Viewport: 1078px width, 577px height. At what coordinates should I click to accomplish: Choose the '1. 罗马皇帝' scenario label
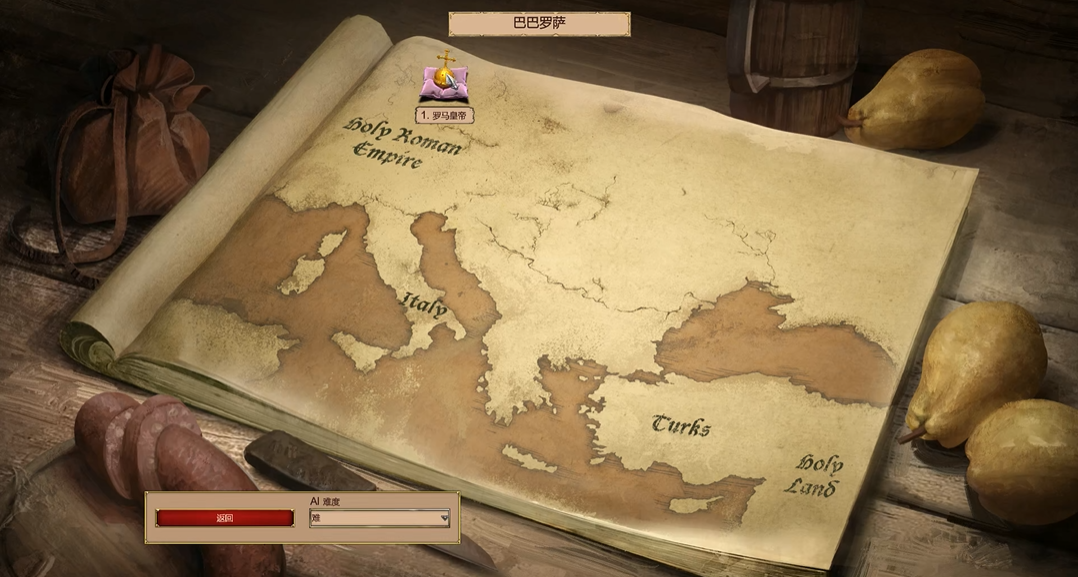pyautogui.click(x=445, y=115)
